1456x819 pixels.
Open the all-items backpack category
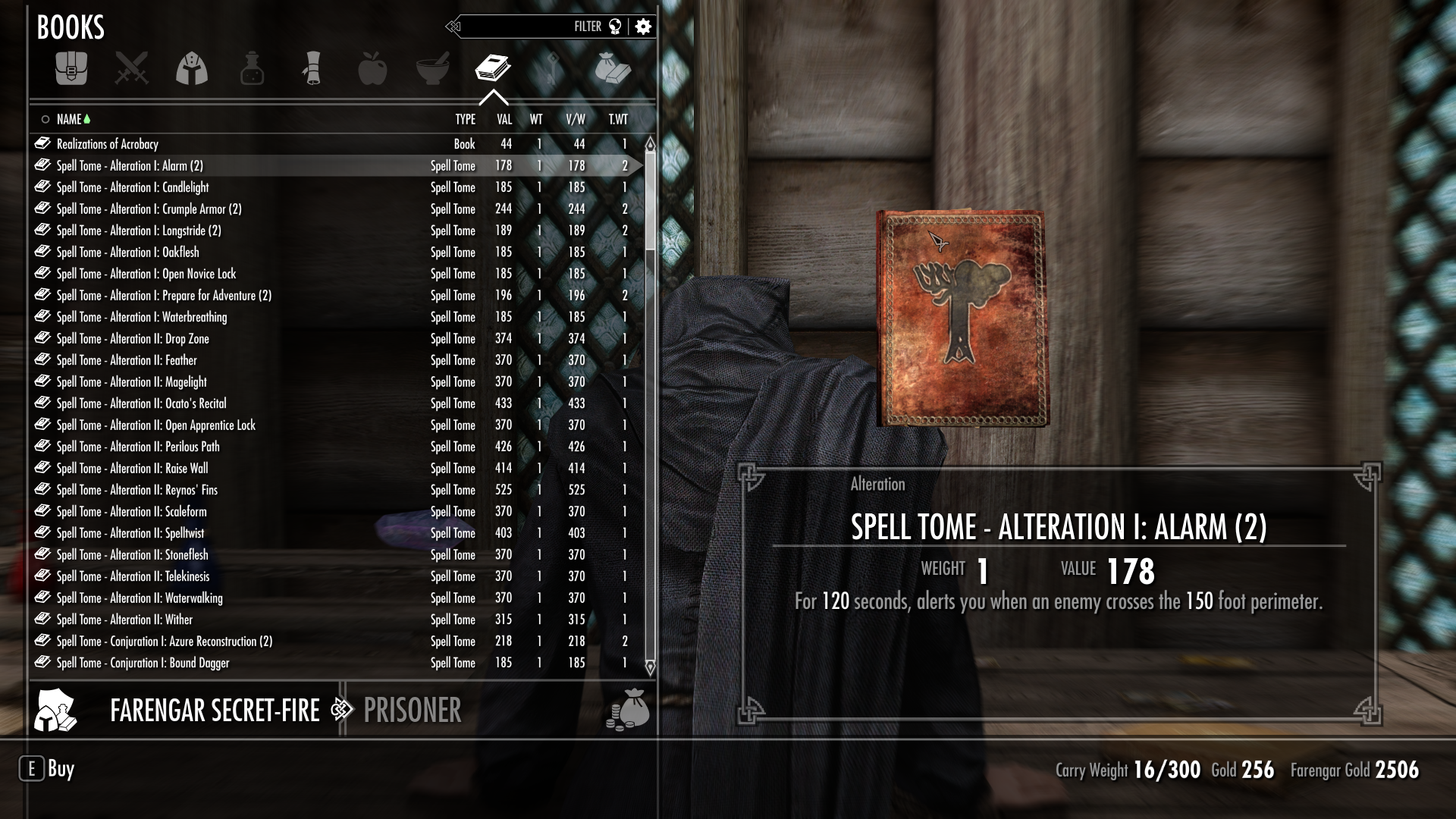(71, 68)
